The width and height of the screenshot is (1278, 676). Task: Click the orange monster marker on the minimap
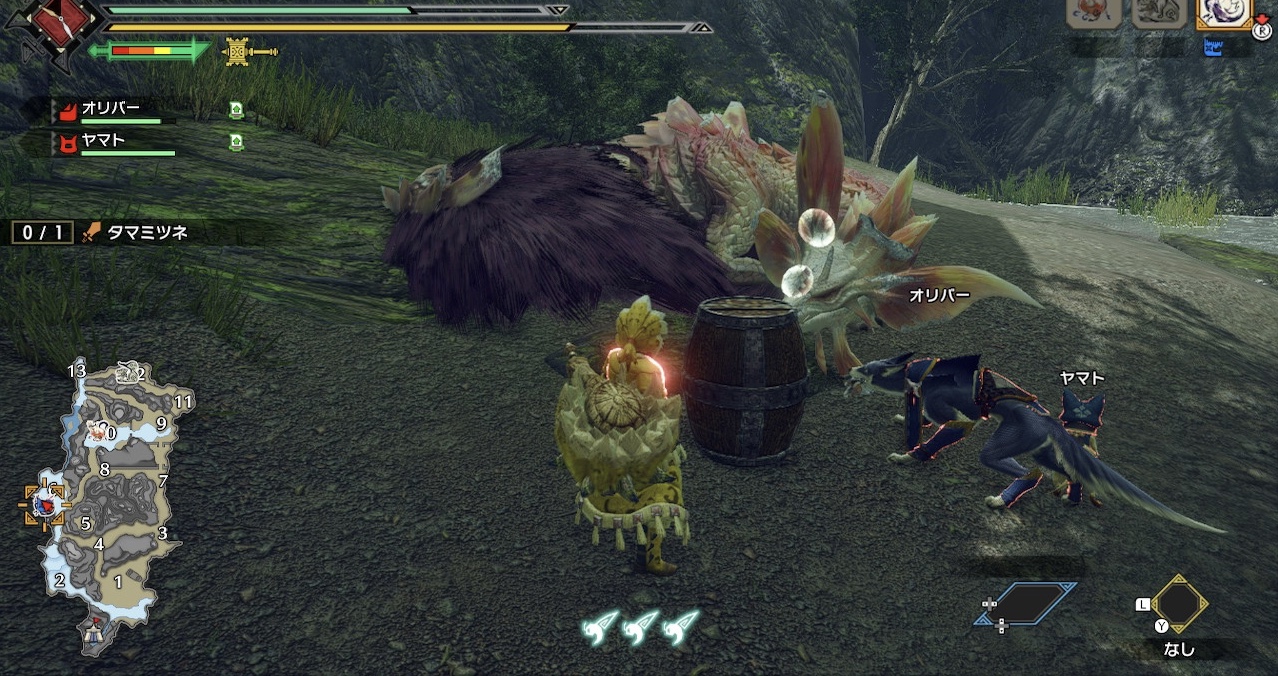click(x=98, y=432)
